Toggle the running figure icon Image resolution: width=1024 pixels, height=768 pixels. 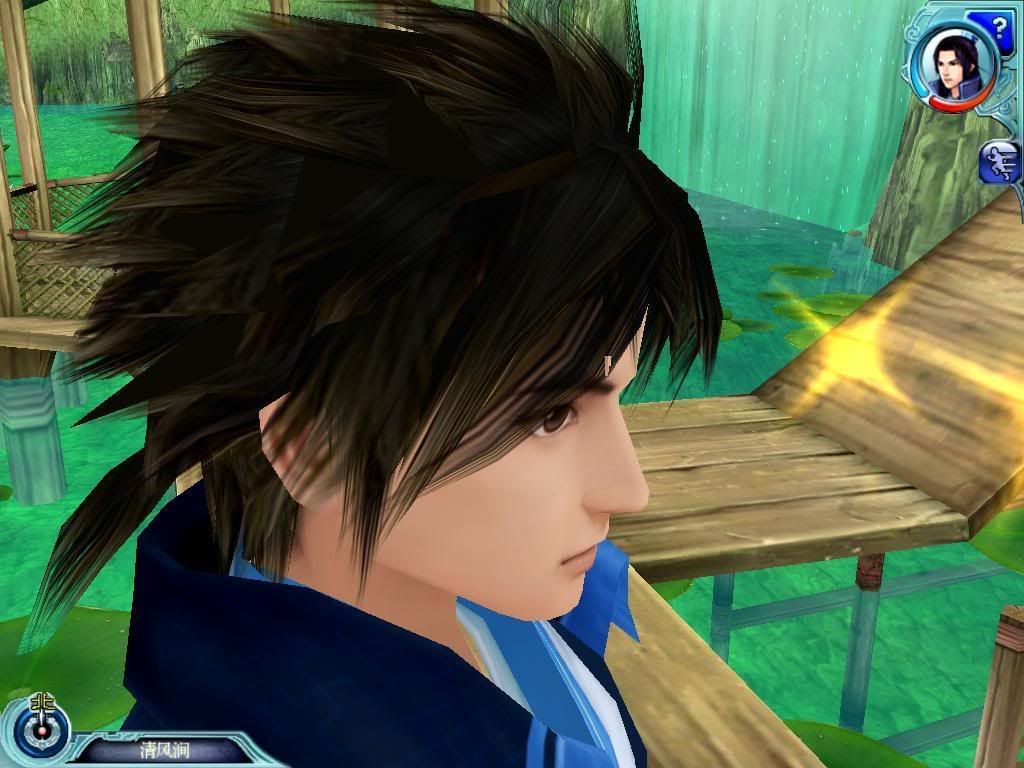coord(1002,162)
